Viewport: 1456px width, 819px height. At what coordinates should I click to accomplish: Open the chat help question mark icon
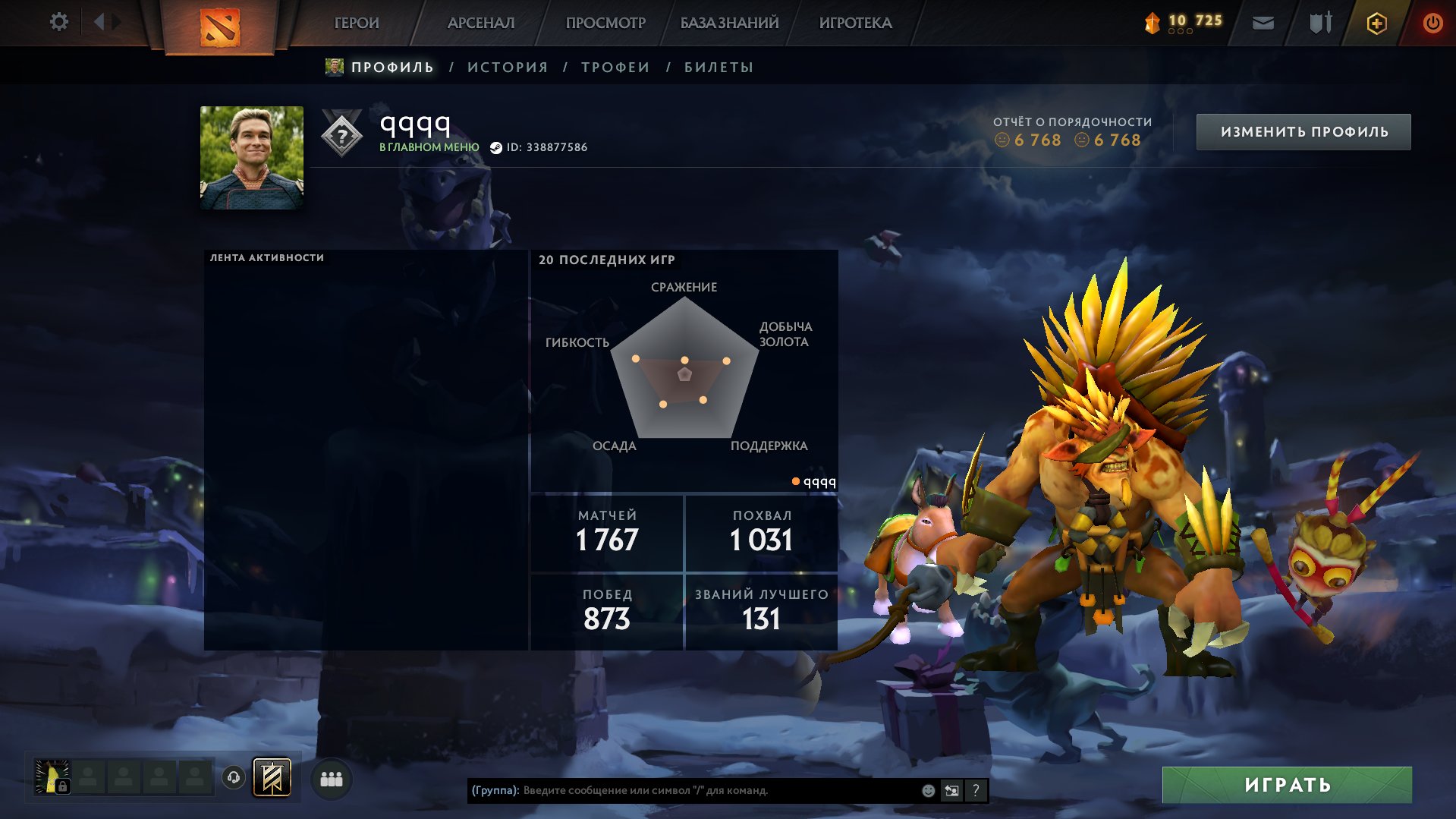coord(976,789)
